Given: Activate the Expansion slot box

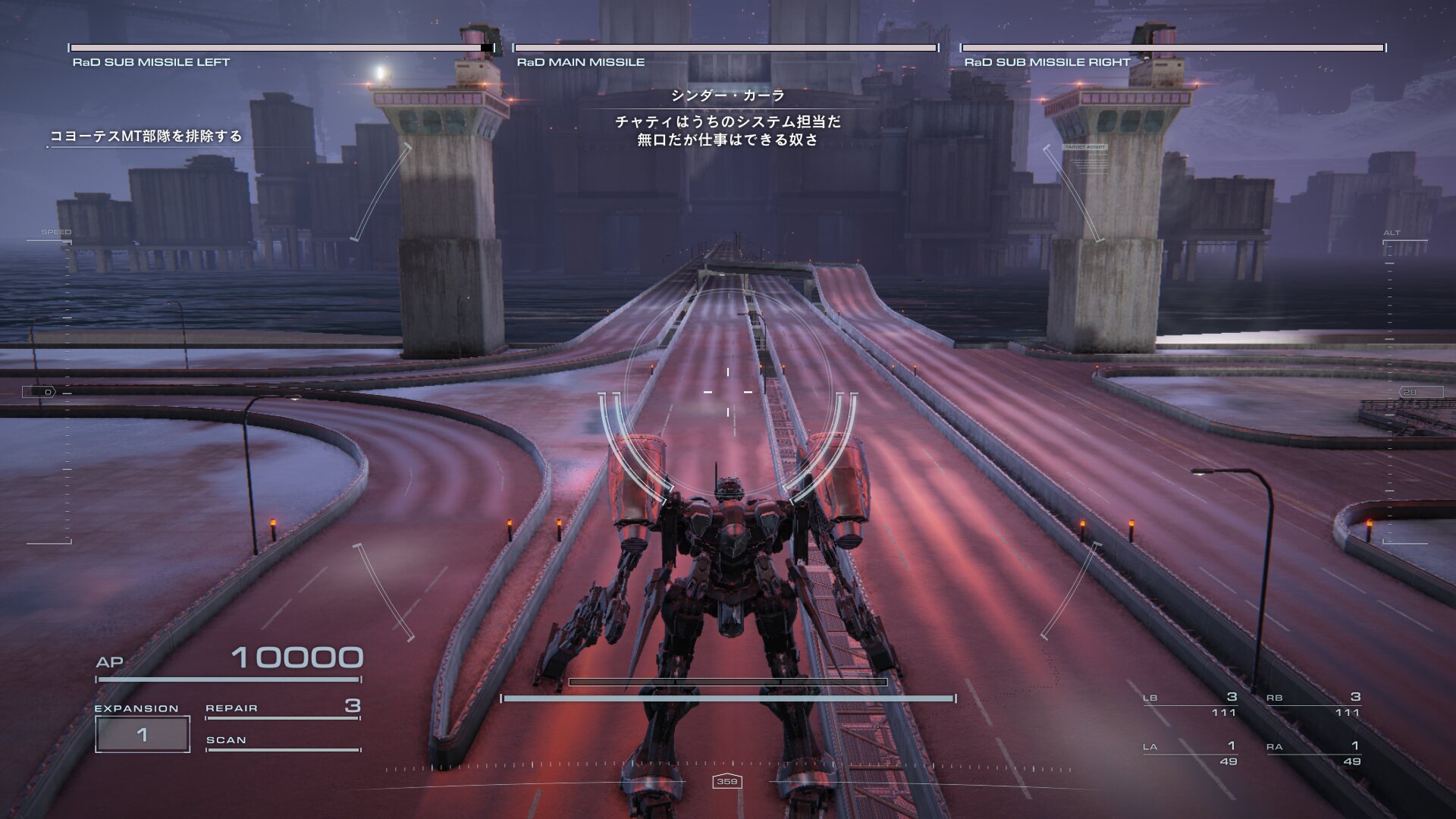Looking at the screenshot, I should coord(143,734).
